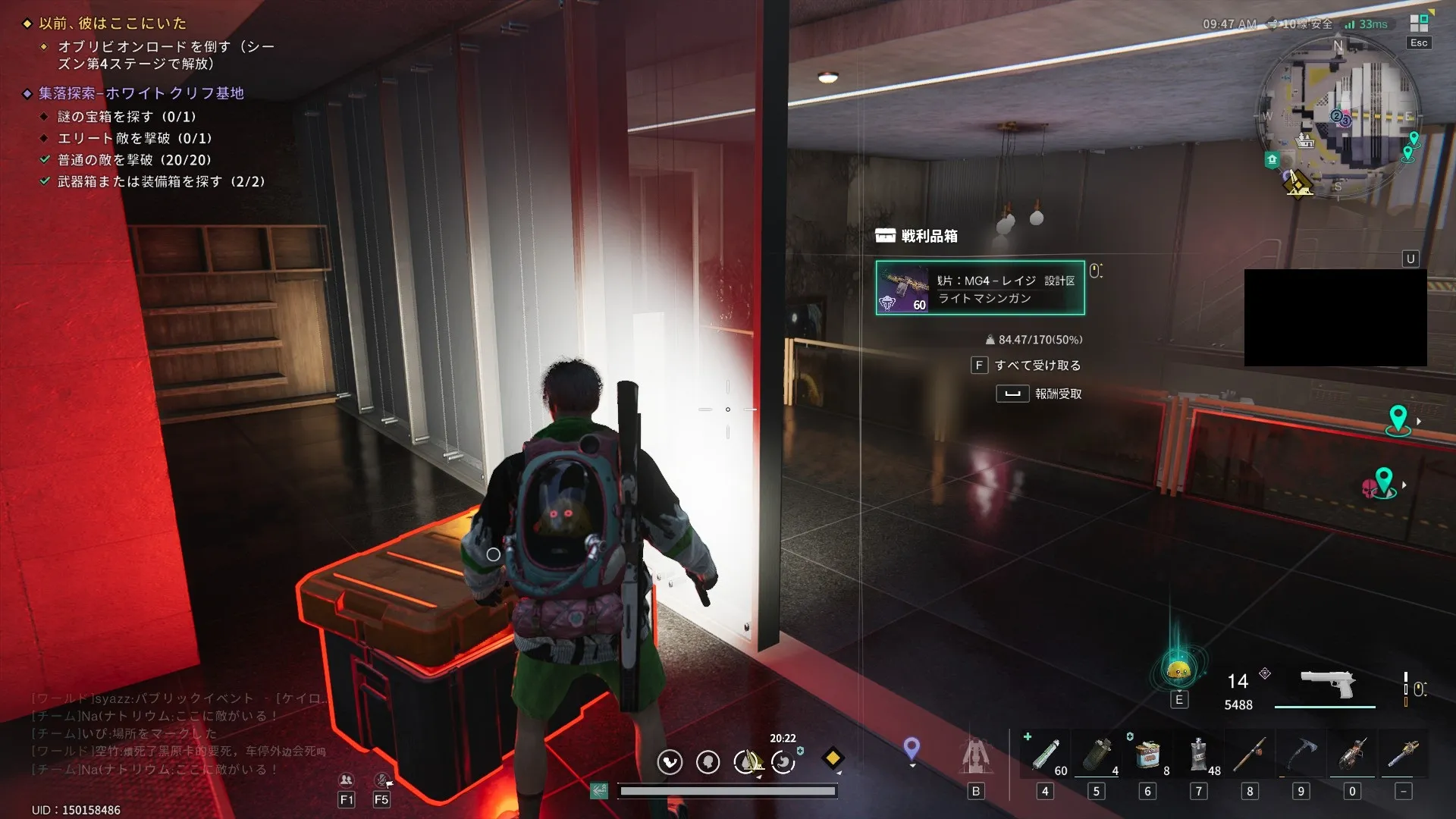Screen dimensions: 1456x819
Task: Select the grenade slot with 4 remaining
Action: [1097, 756]
